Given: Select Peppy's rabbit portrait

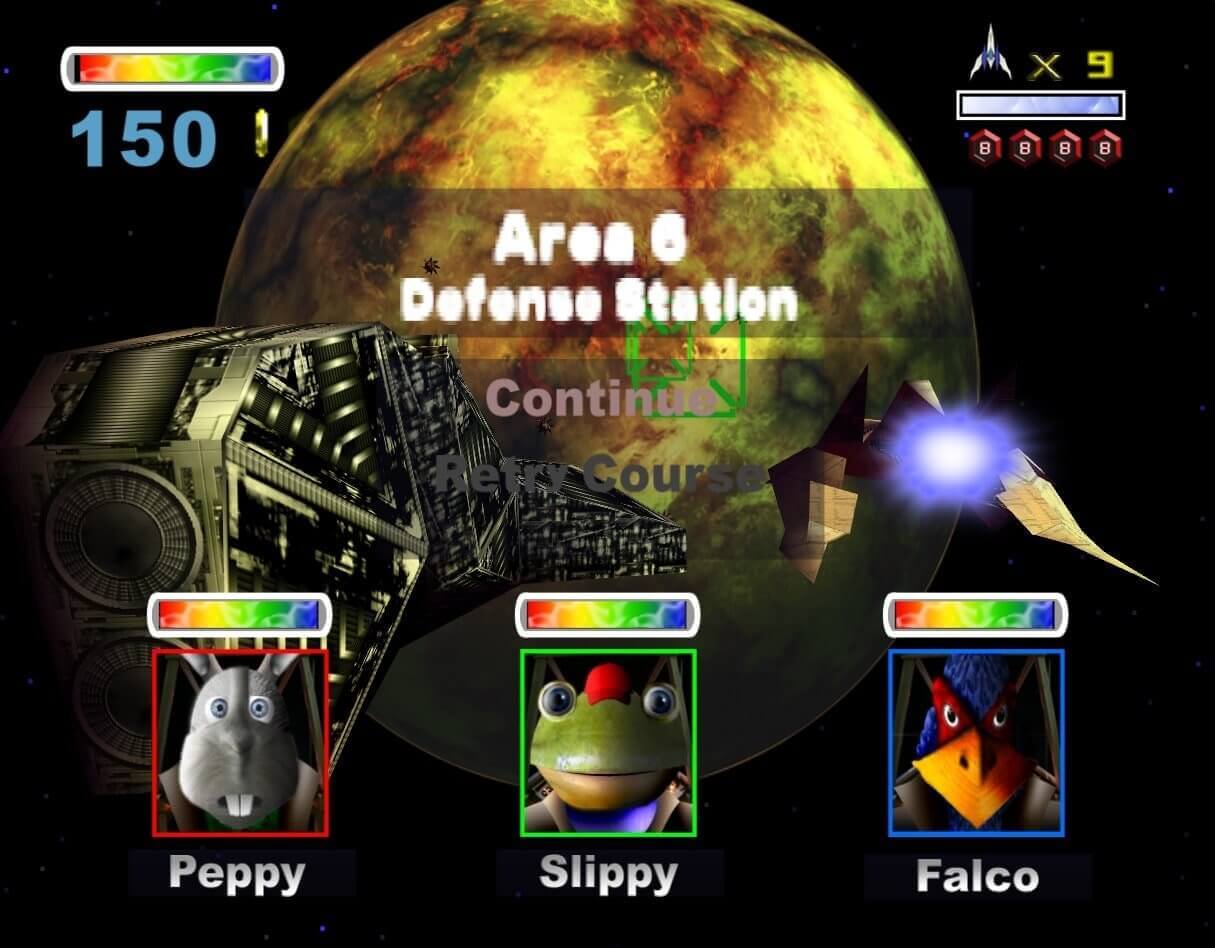Looking at the screenshot, I should tap(240, 742).
